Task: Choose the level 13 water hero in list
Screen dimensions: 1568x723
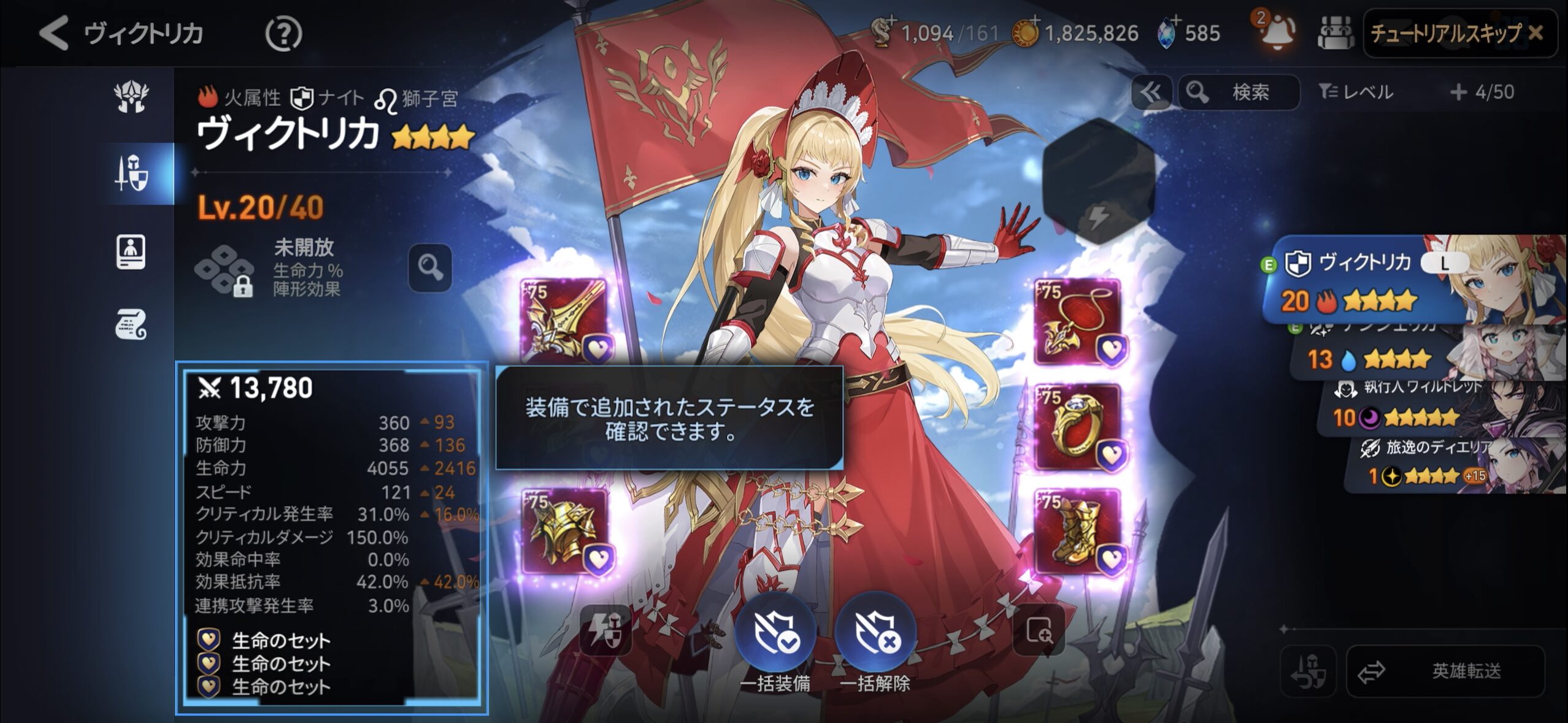Action: click(x=1411, y=357)
